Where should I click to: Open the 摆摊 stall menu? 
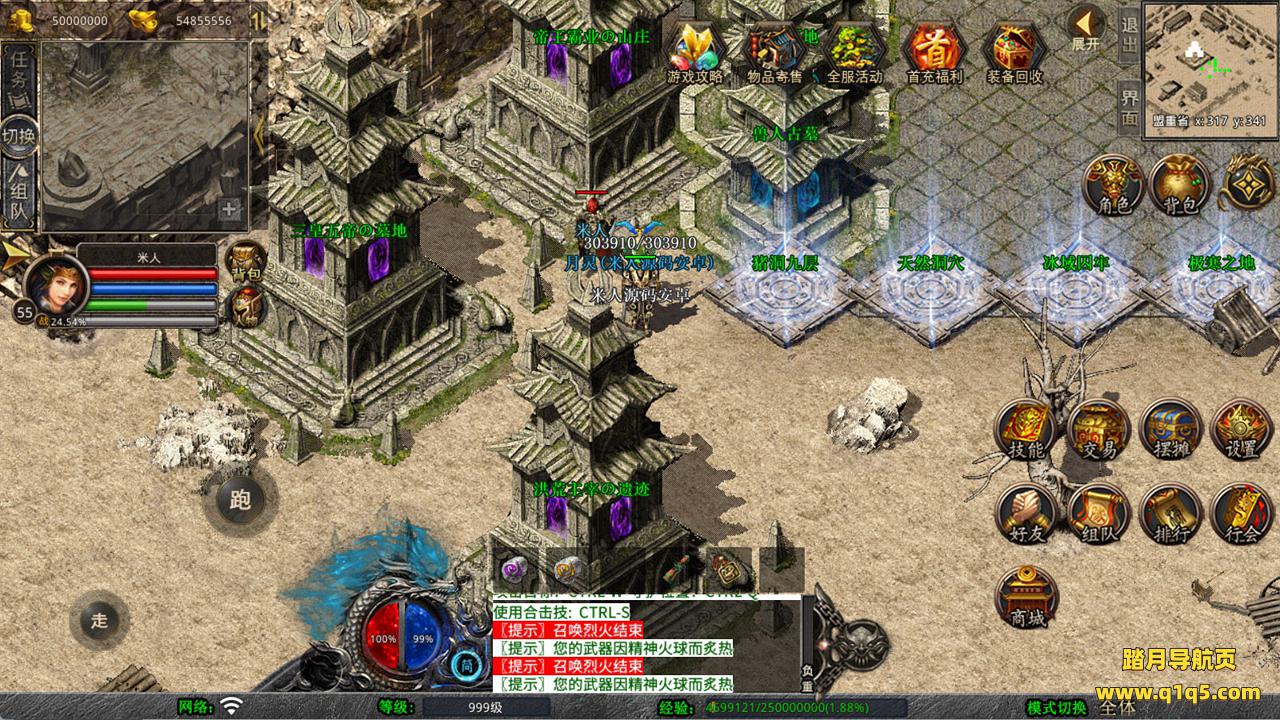(x=1170, y=430)
